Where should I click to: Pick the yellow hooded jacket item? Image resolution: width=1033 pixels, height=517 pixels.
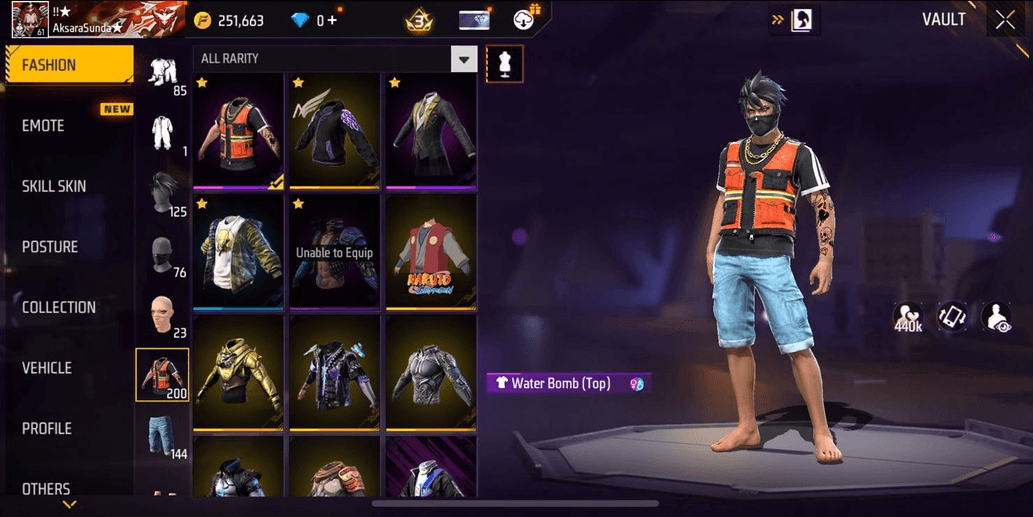(236, 373)
